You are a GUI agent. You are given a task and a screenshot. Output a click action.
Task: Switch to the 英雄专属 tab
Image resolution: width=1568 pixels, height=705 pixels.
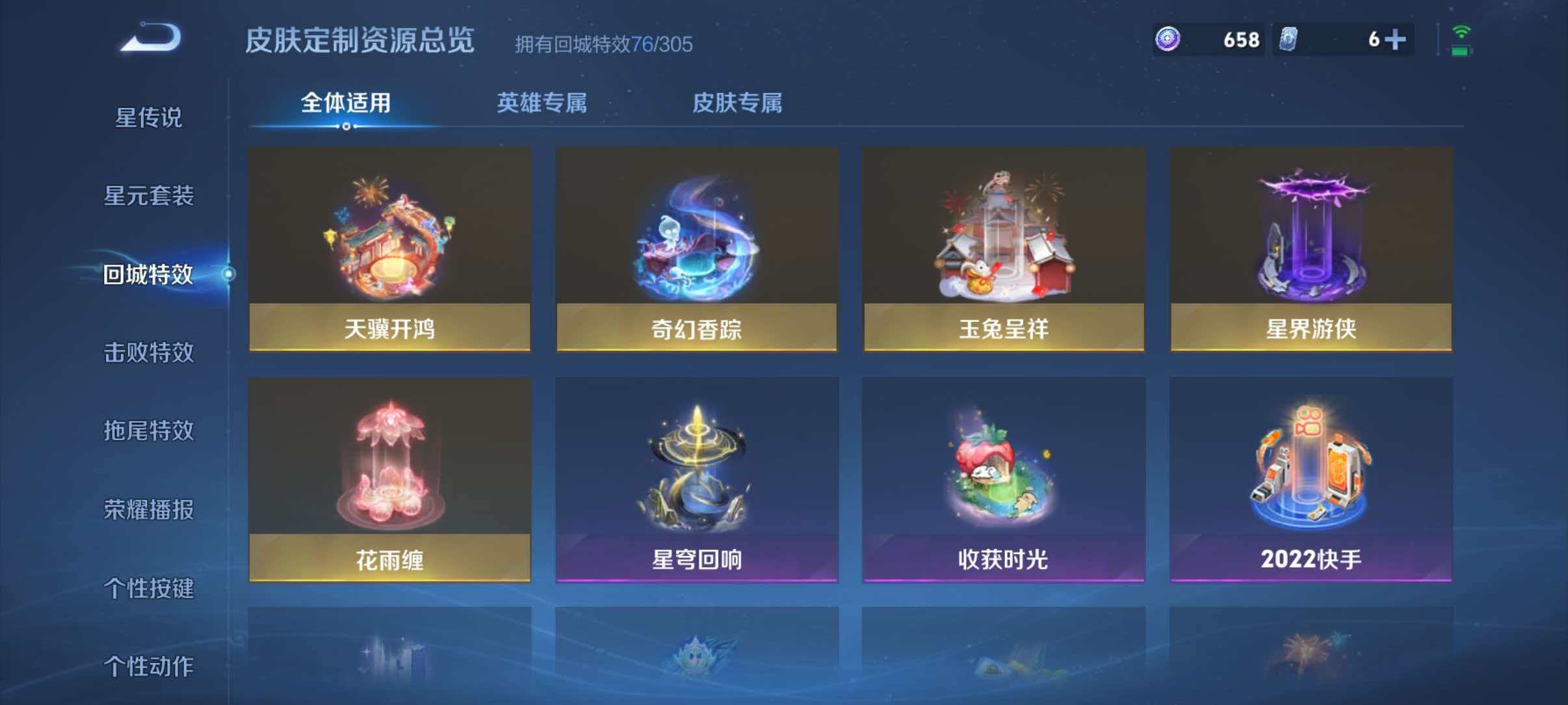(x=543, y=103)
